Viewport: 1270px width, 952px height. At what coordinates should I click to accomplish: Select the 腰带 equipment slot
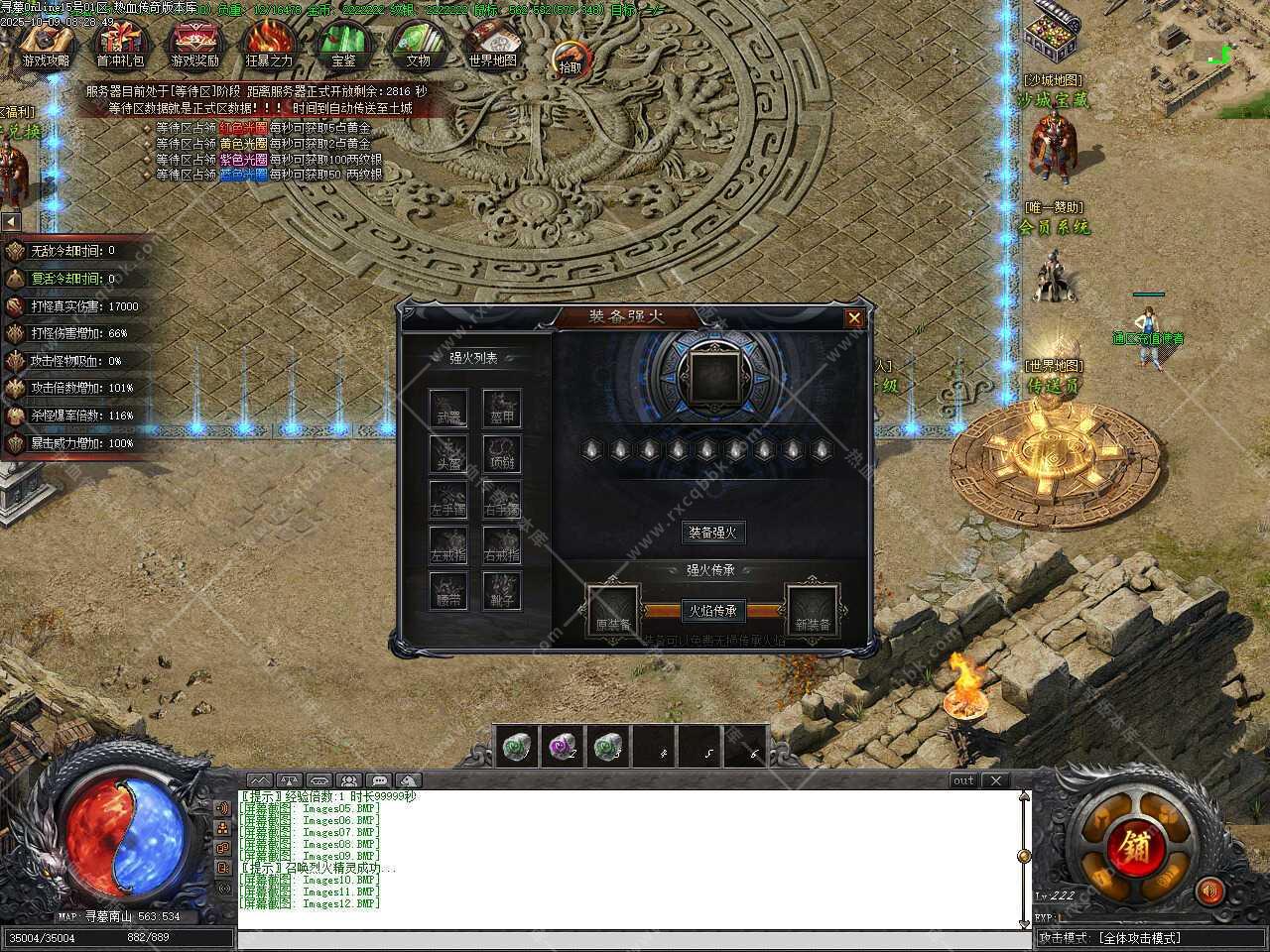coord(448,589)
